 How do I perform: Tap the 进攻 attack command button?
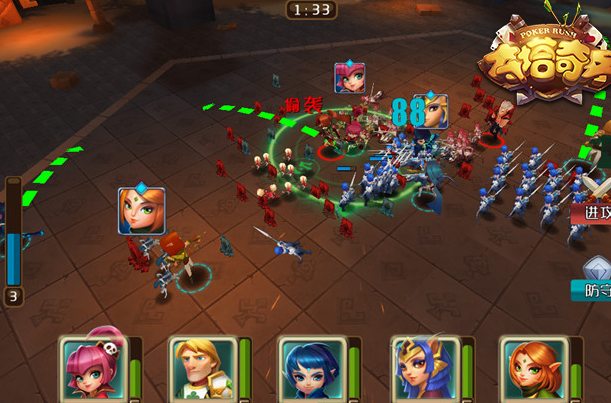click(597, 210)
